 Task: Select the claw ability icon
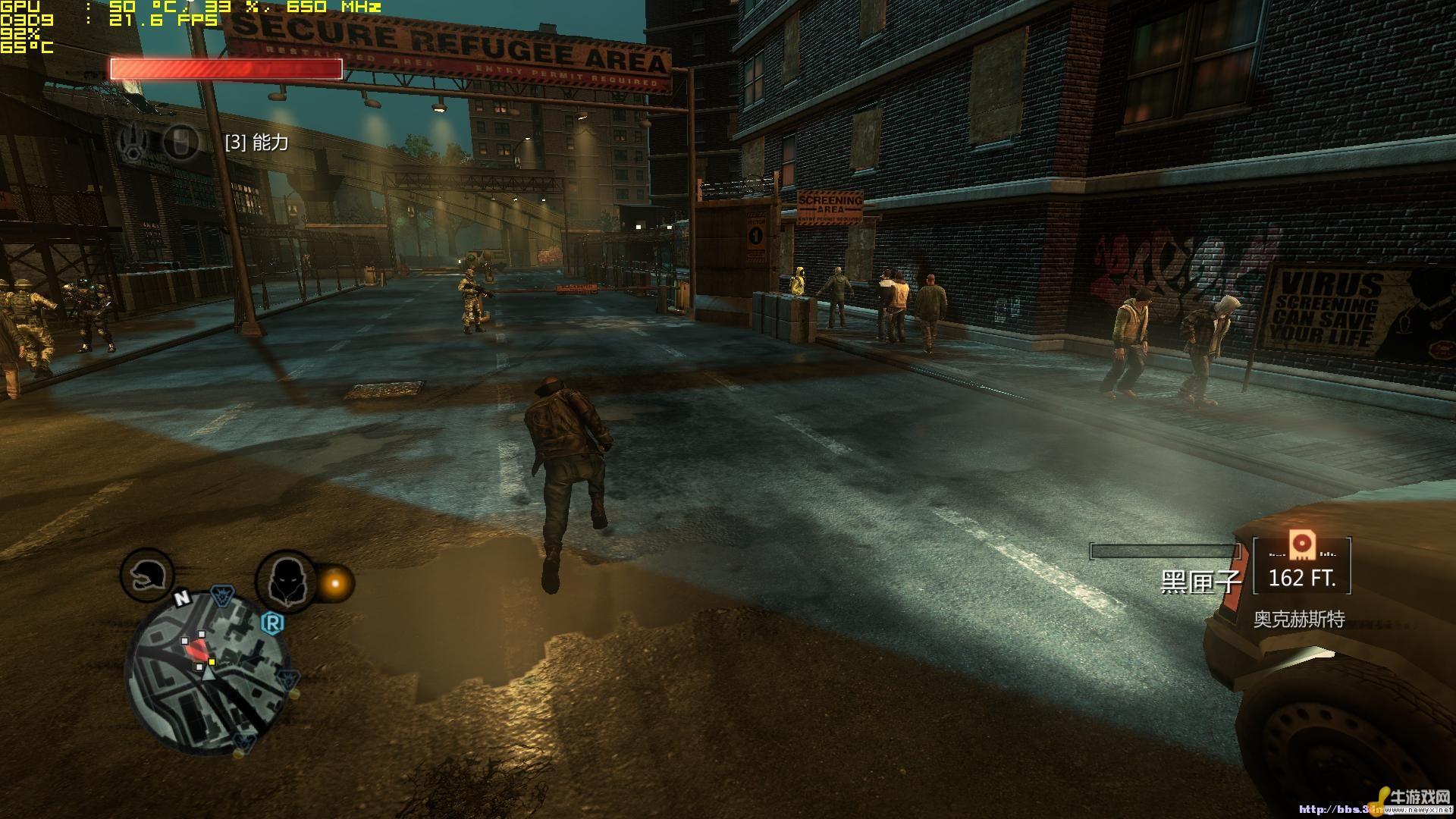[x=133, y=142]
